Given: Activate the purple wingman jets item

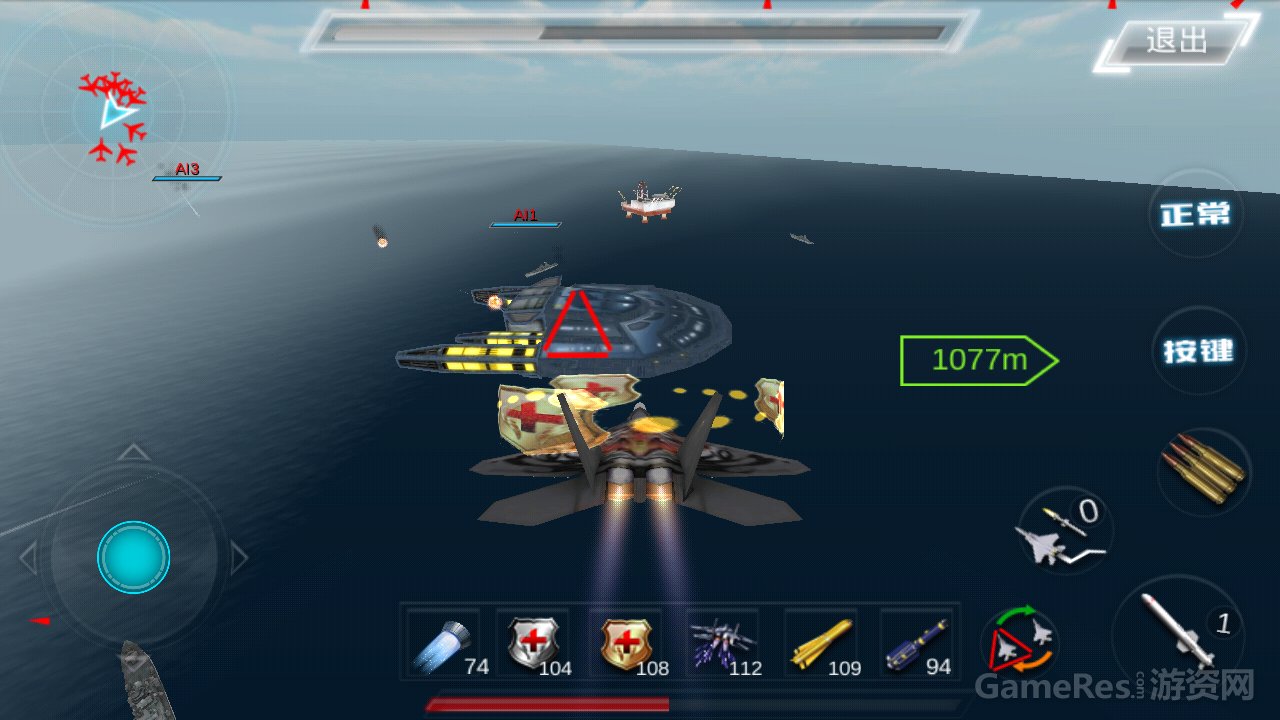Looking at the screenshot, I should (x=723, y=643).
